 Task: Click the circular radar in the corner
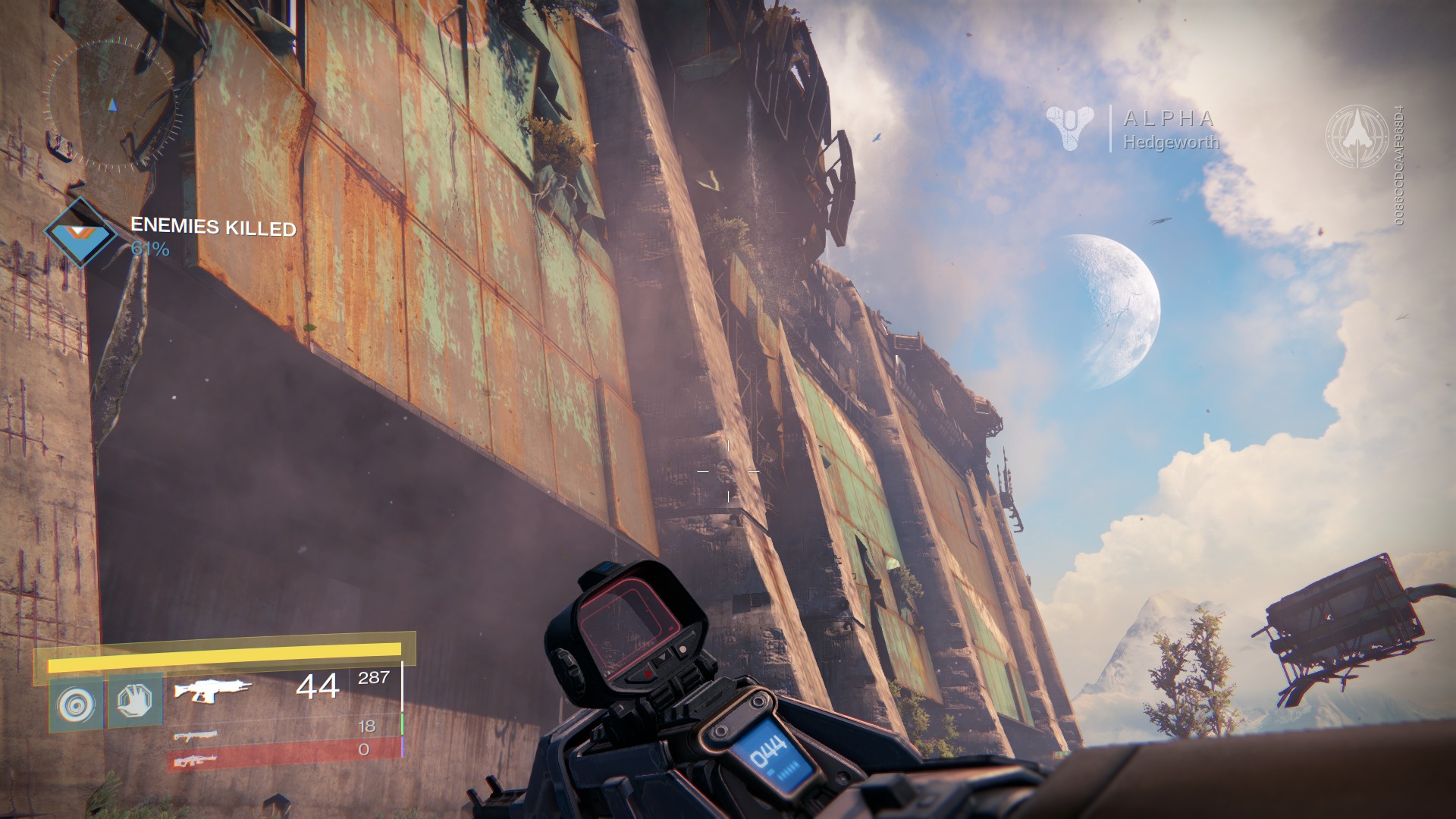(112, 104)
